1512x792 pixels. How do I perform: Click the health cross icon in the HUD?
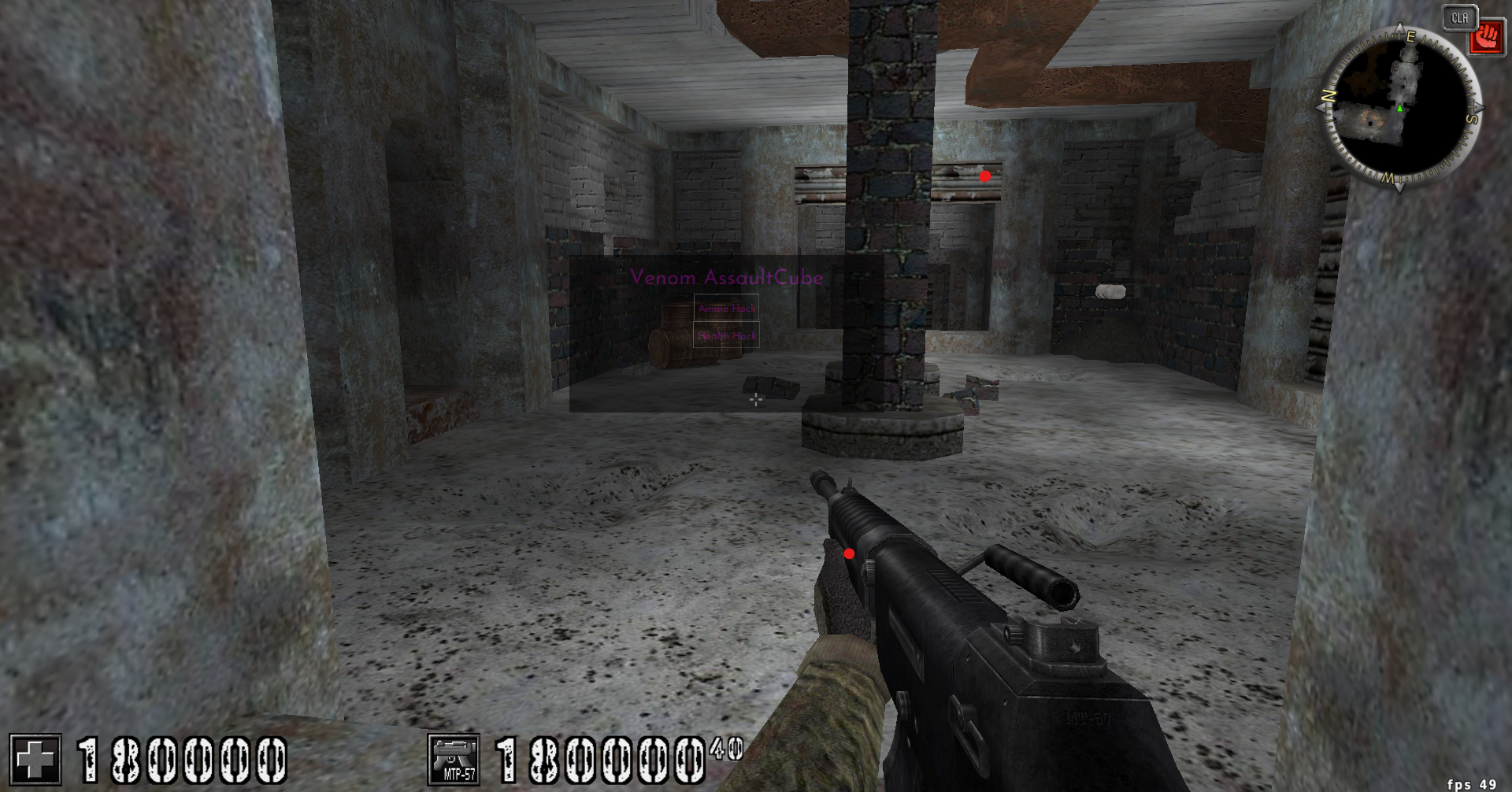pyautogui.click(x=37, y=758)
